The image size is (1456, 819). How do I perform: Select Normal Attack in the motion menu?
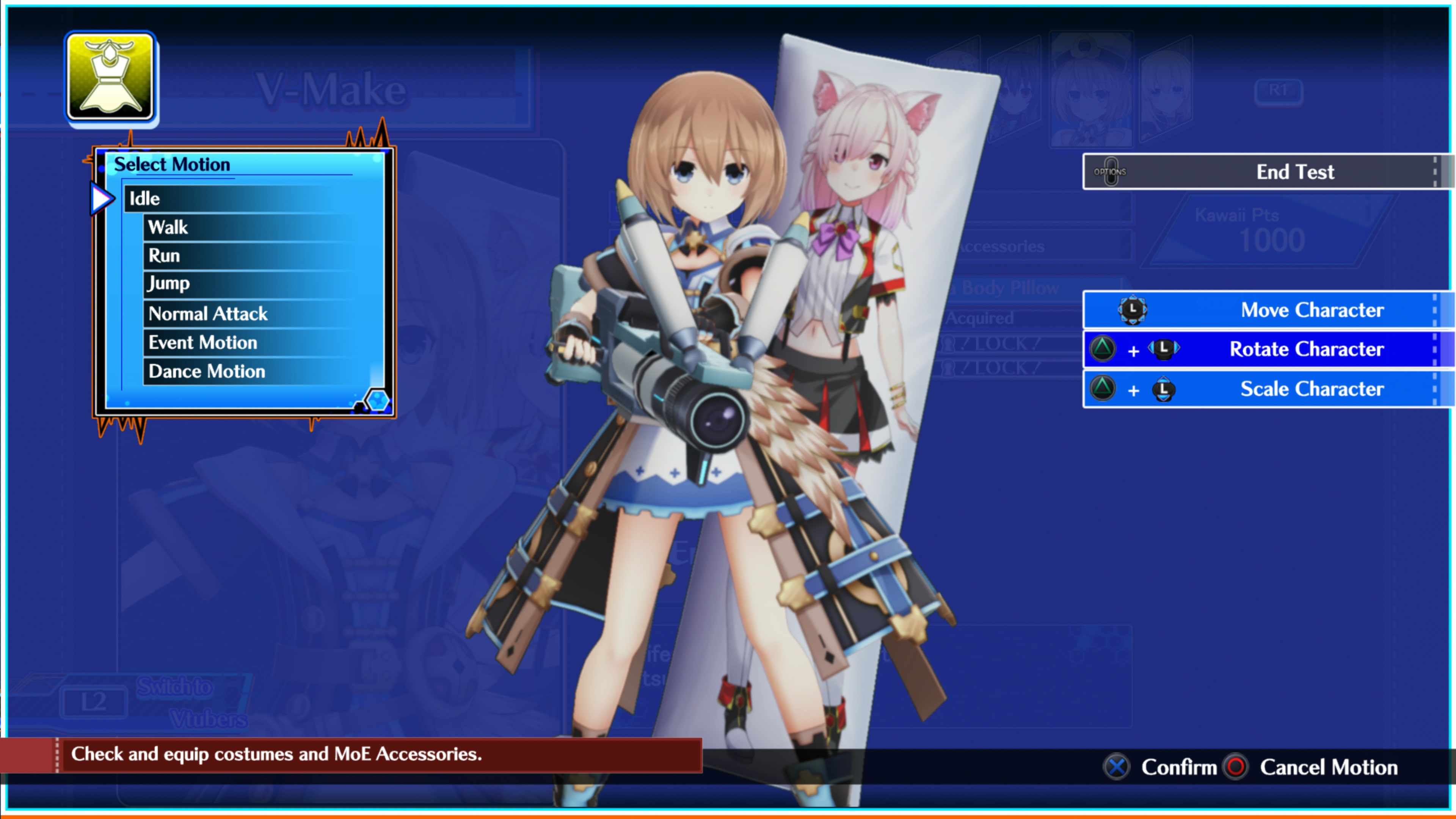pos(207,313)
